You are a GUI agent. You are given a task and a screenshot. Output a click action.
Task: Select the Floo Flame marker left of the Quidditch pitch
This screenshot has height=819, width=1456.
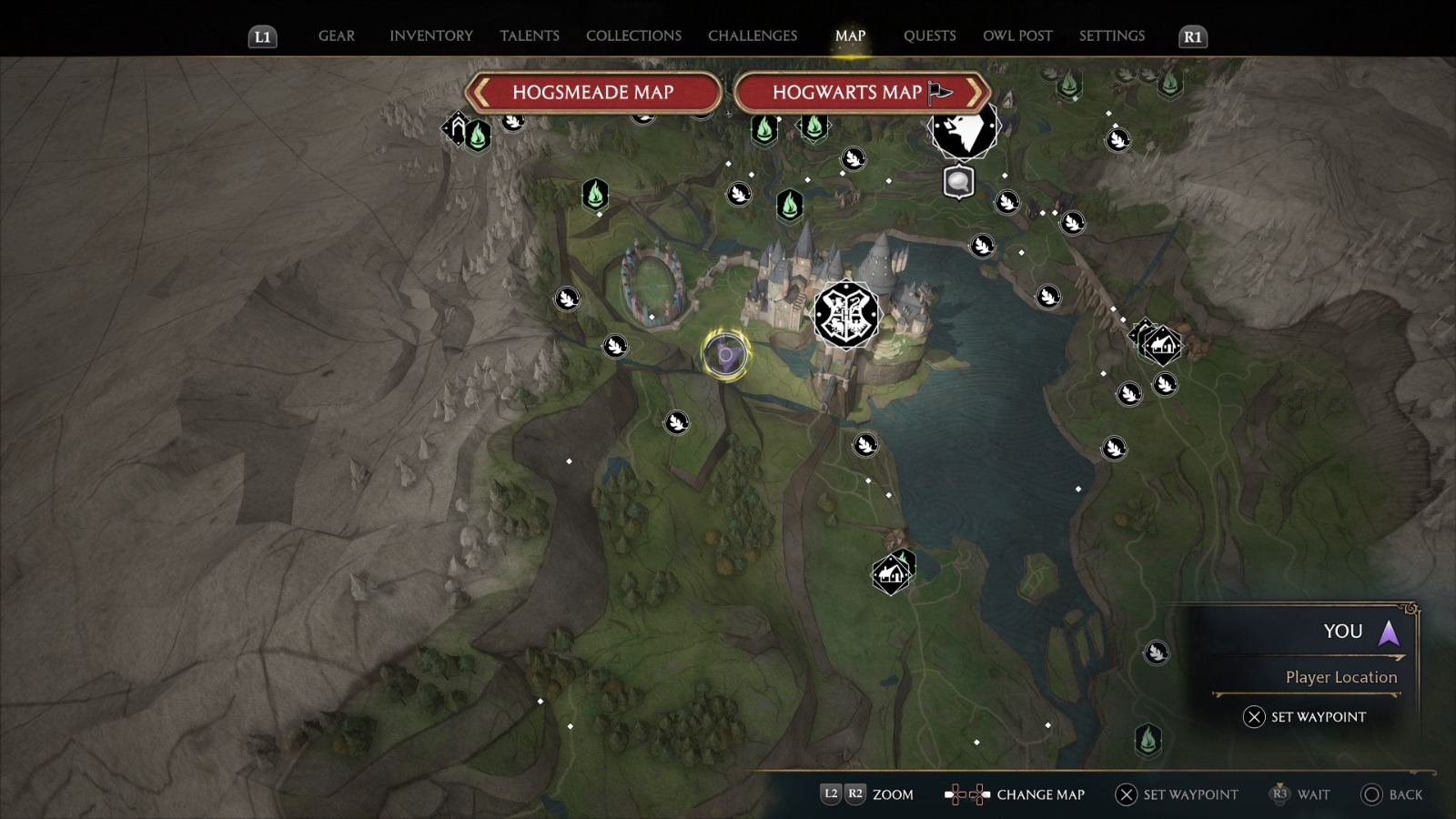[594, 194]
